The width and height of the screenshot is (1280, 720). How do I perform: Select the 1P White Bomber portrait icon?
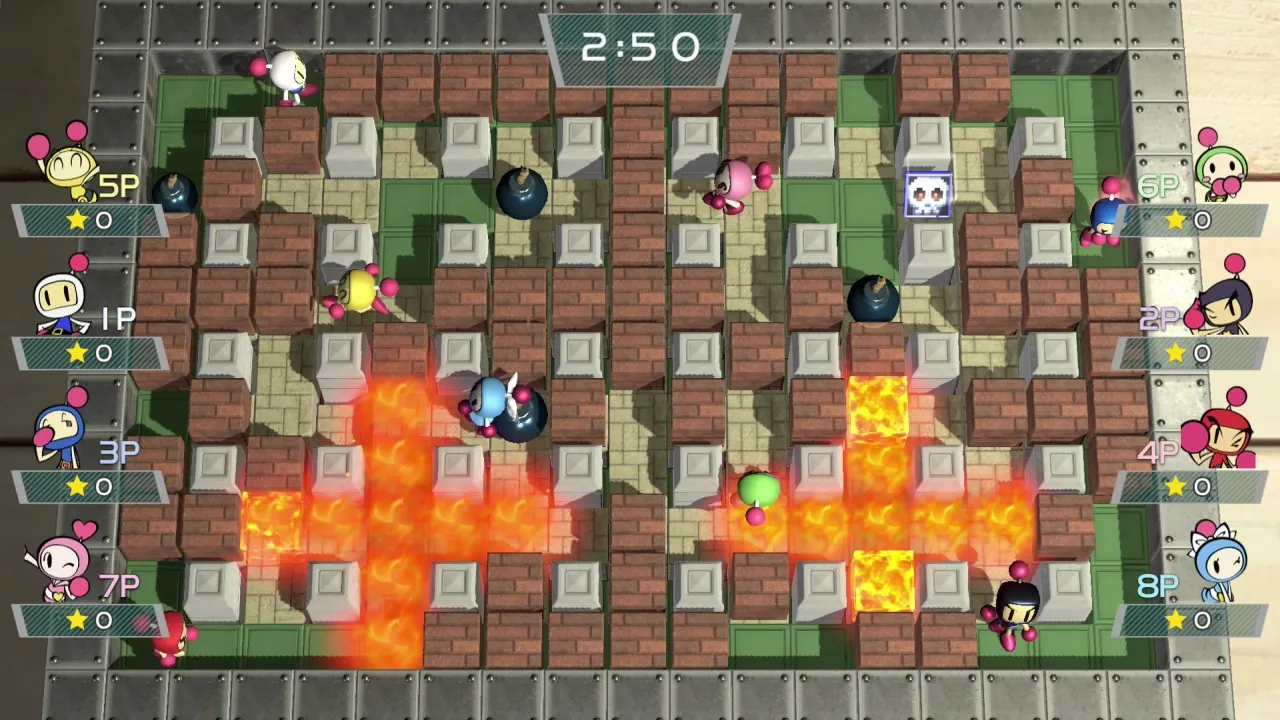click(60, 295)
